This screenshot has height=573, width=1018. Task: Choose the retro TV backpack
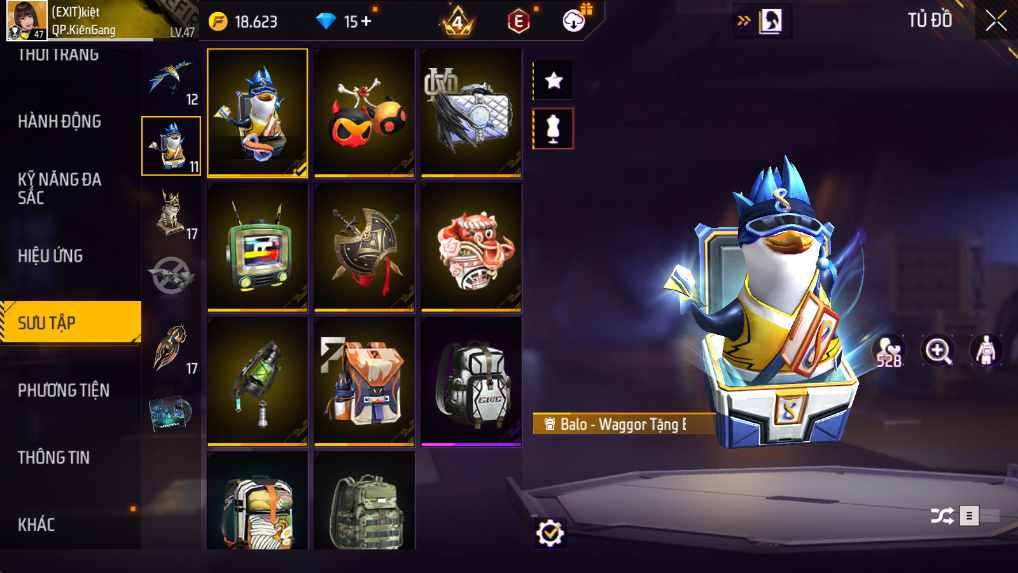click(x=258, y=247)
